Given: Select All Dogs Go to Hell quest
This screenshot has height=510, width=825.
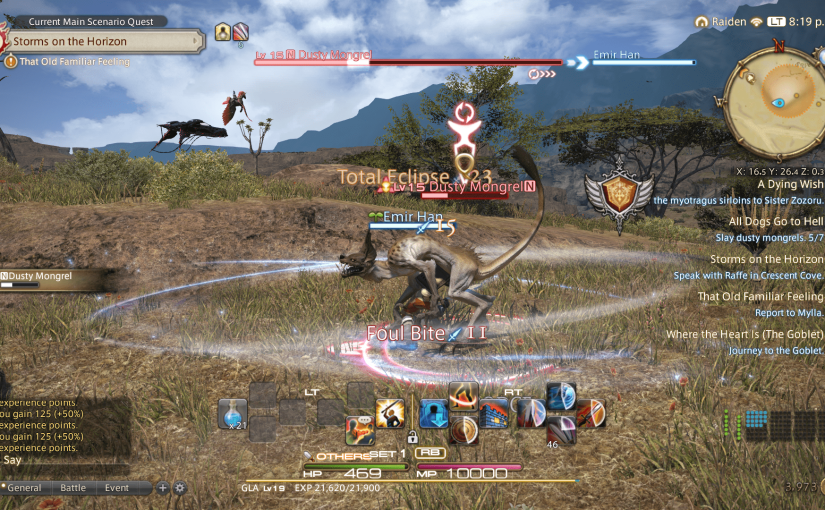Looking at the screenshot, I should click(x=775, y=222).
